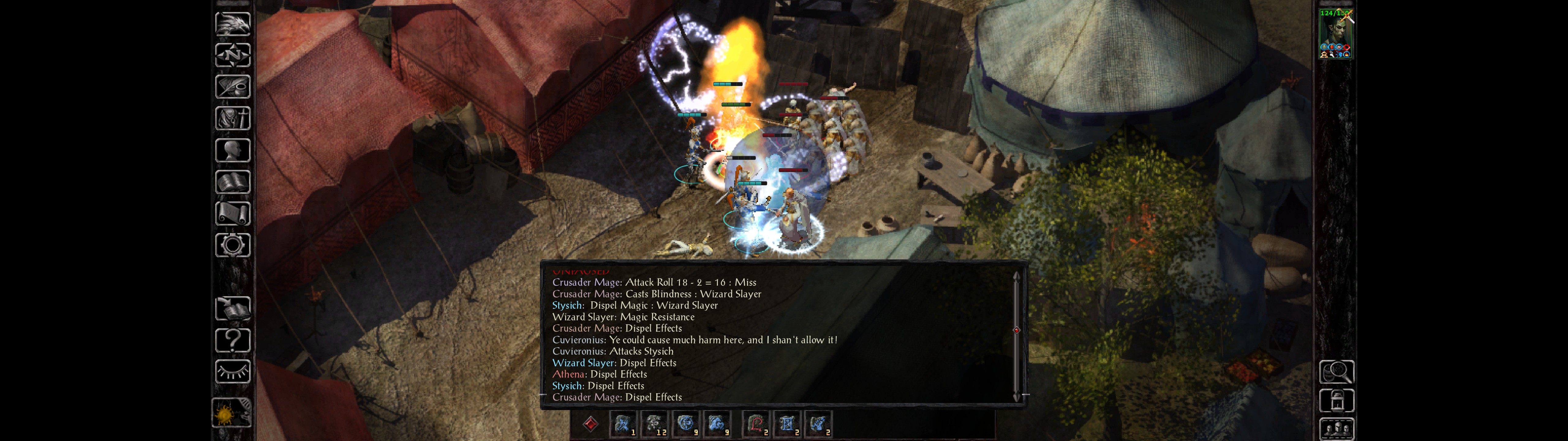Open the mage spellbook button
Viewport: 1568px width, 441px height.
coord(232,182)
